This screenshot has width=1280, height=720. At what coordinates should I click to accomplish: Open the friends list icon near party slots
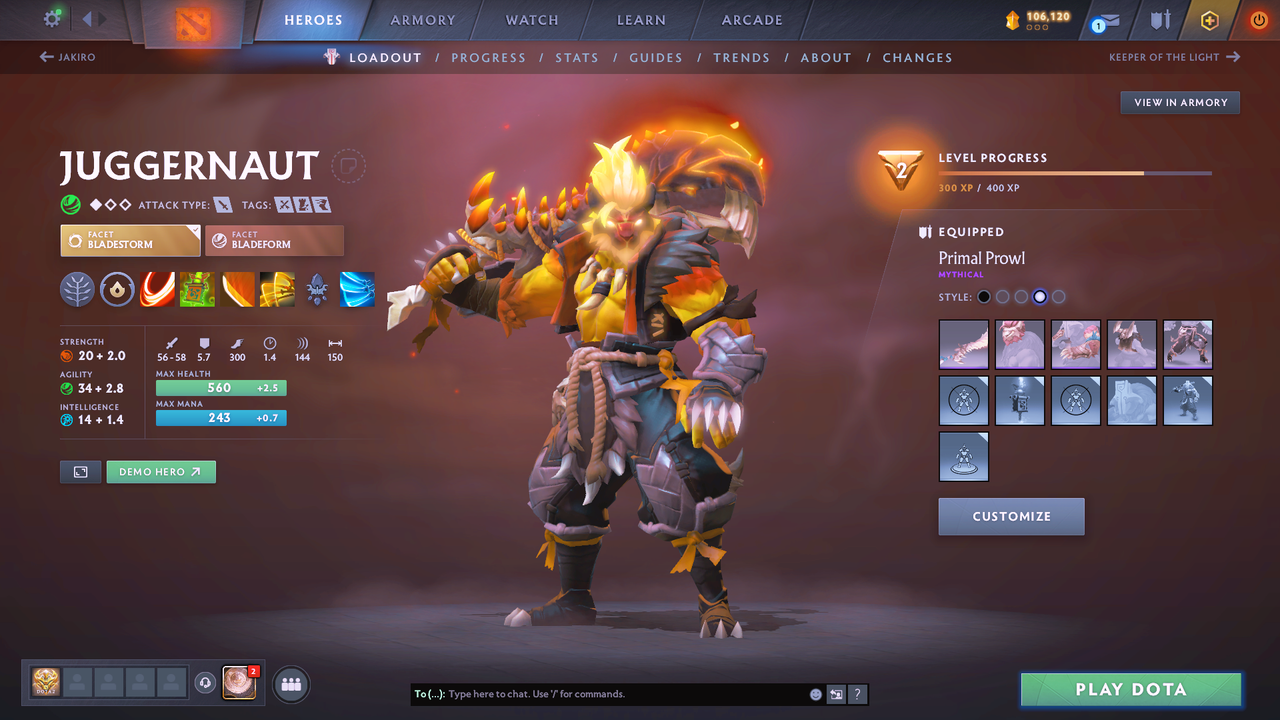click(289, 683)
